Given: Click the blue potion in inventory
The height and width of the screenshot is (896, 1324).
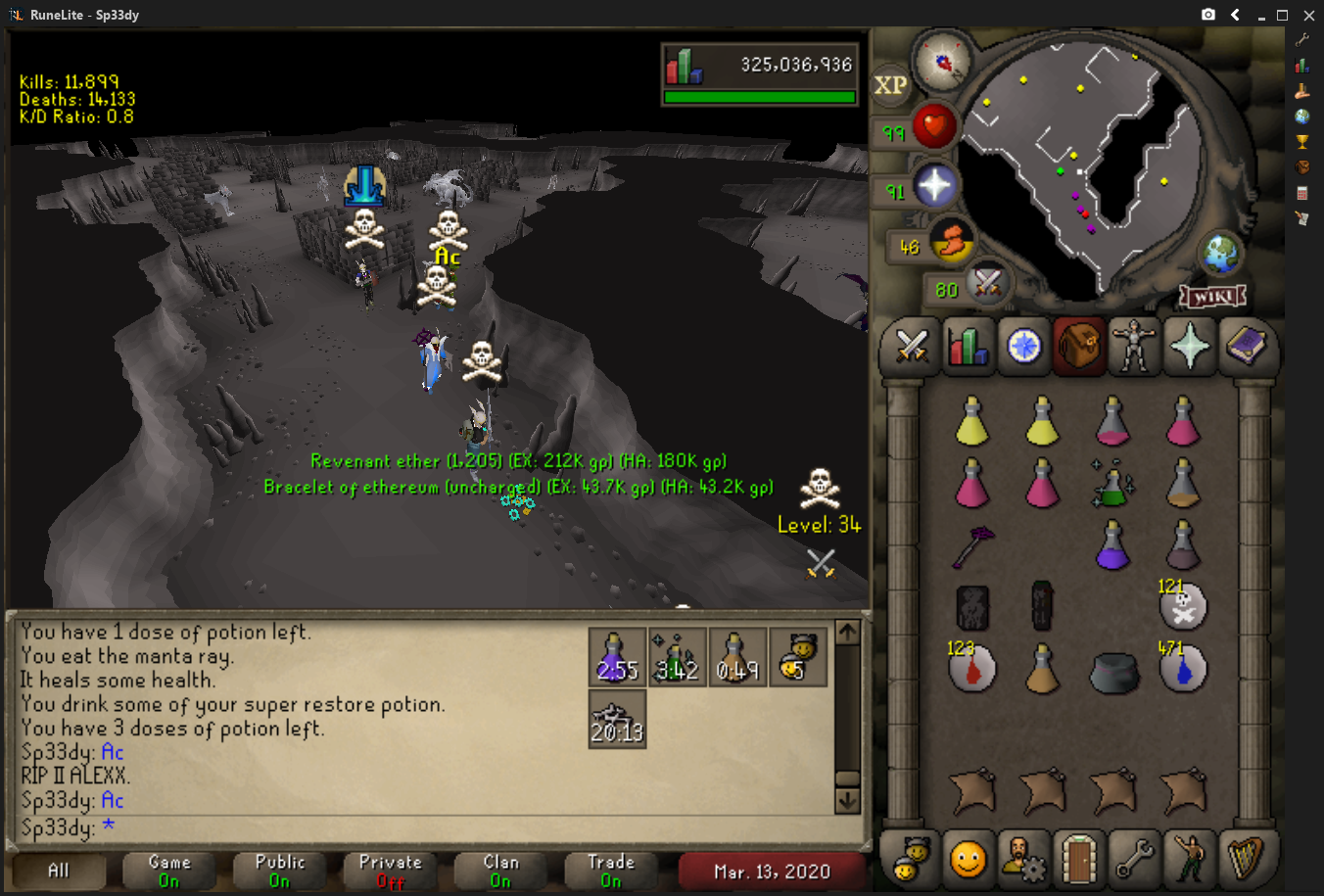Looking at the screenshot, I should (1112, 544).
